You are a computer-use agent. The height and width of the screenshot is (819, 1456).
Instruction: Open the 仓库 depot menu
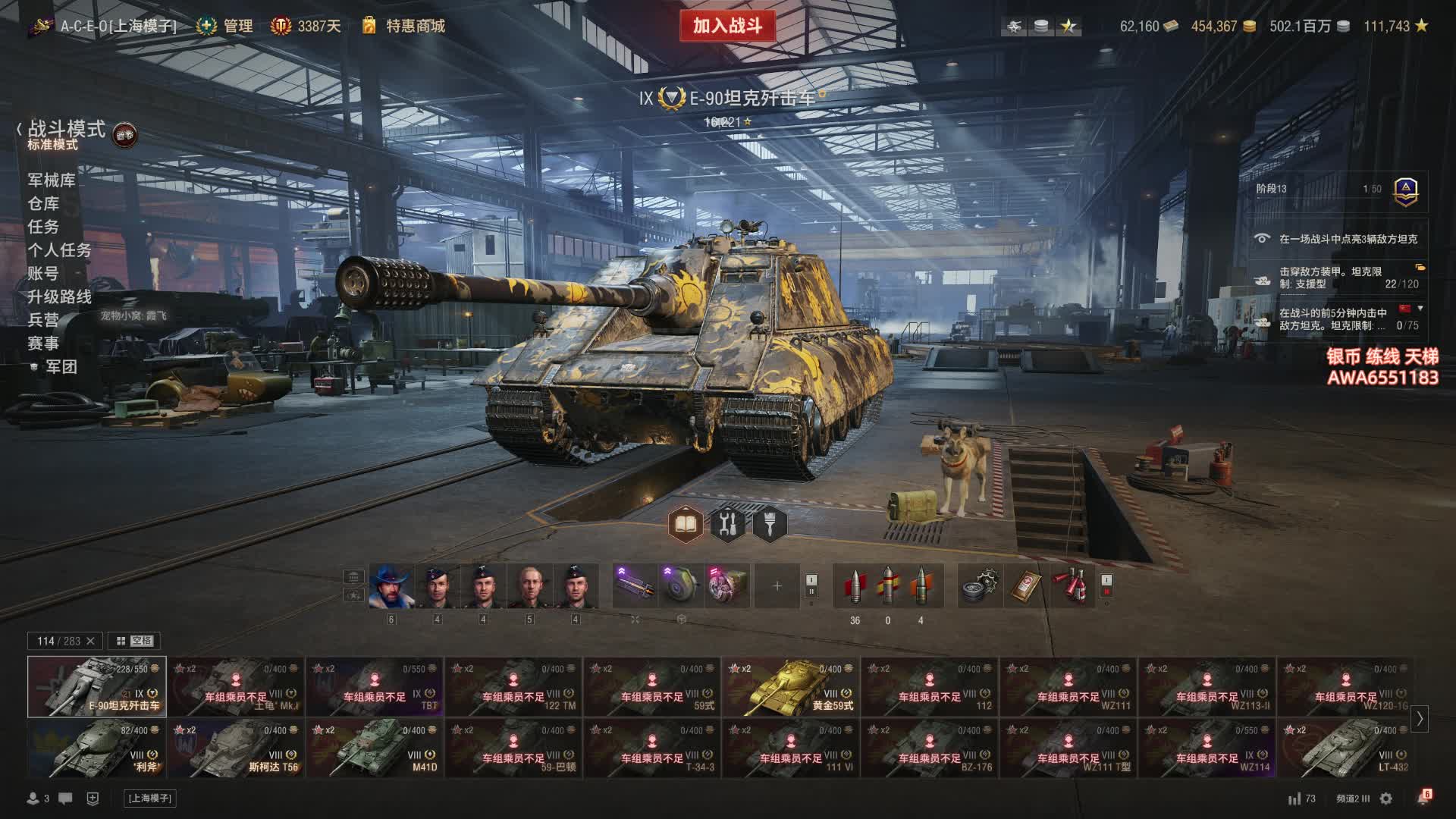point(43,203)
